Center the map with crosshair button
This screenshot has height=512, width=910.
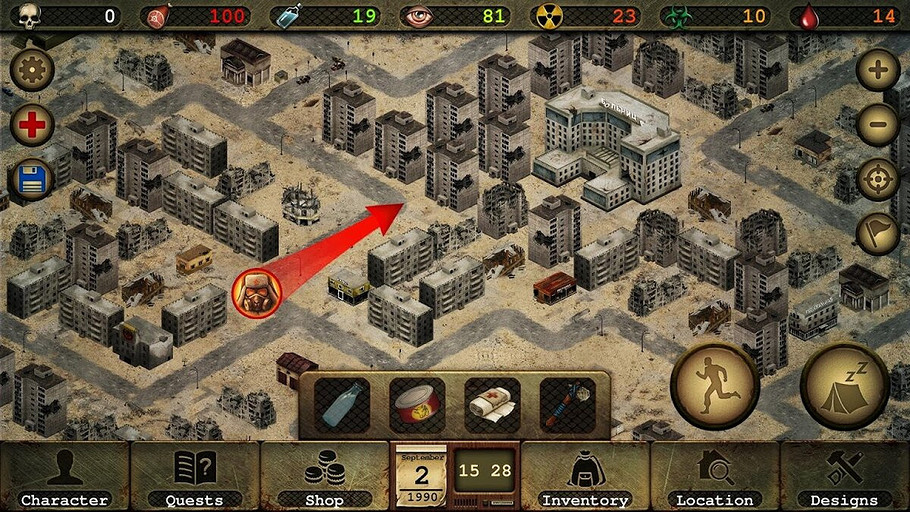pos(878,180)
